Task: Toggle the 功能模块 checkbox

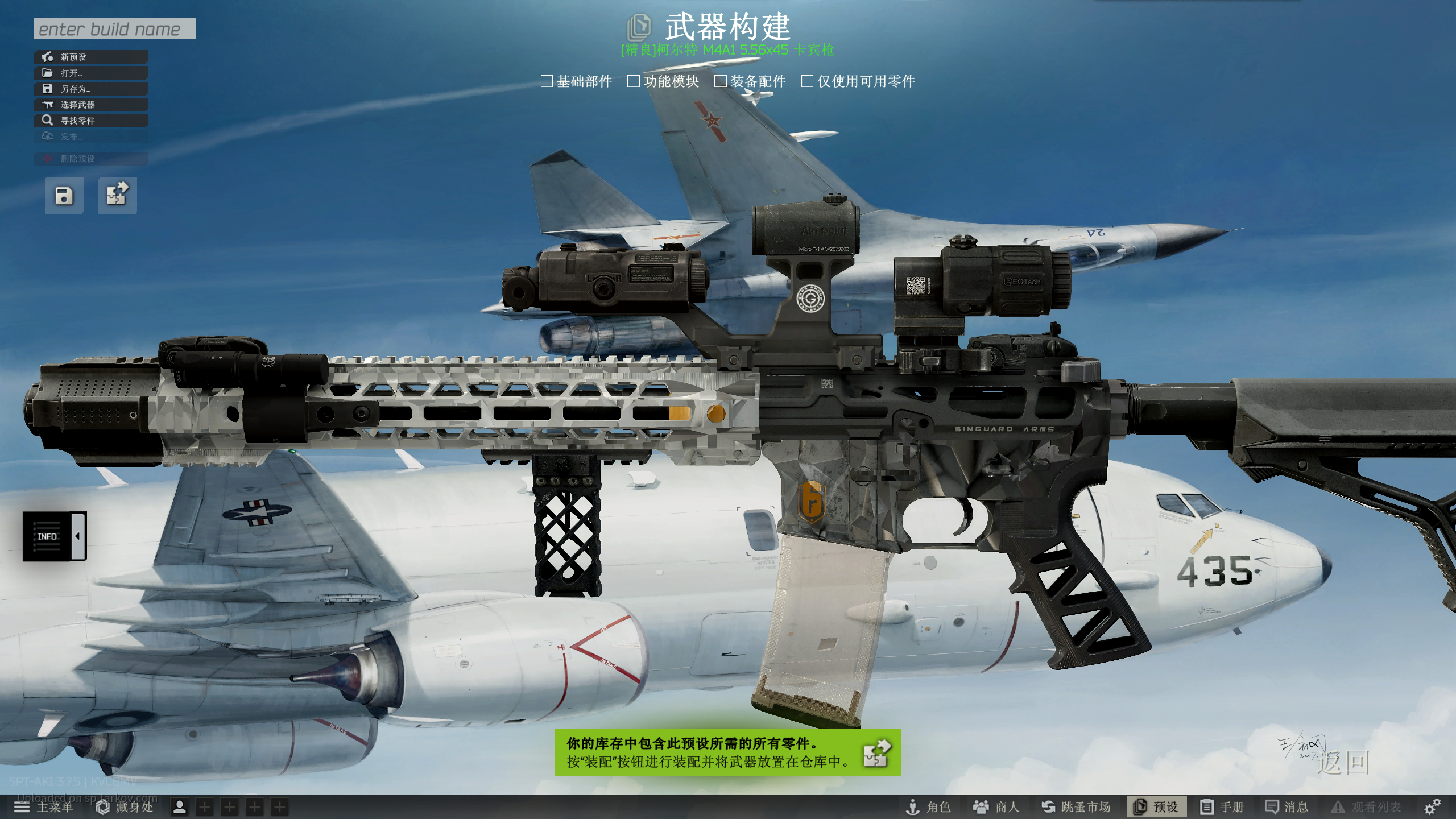Action: (634, 81)
